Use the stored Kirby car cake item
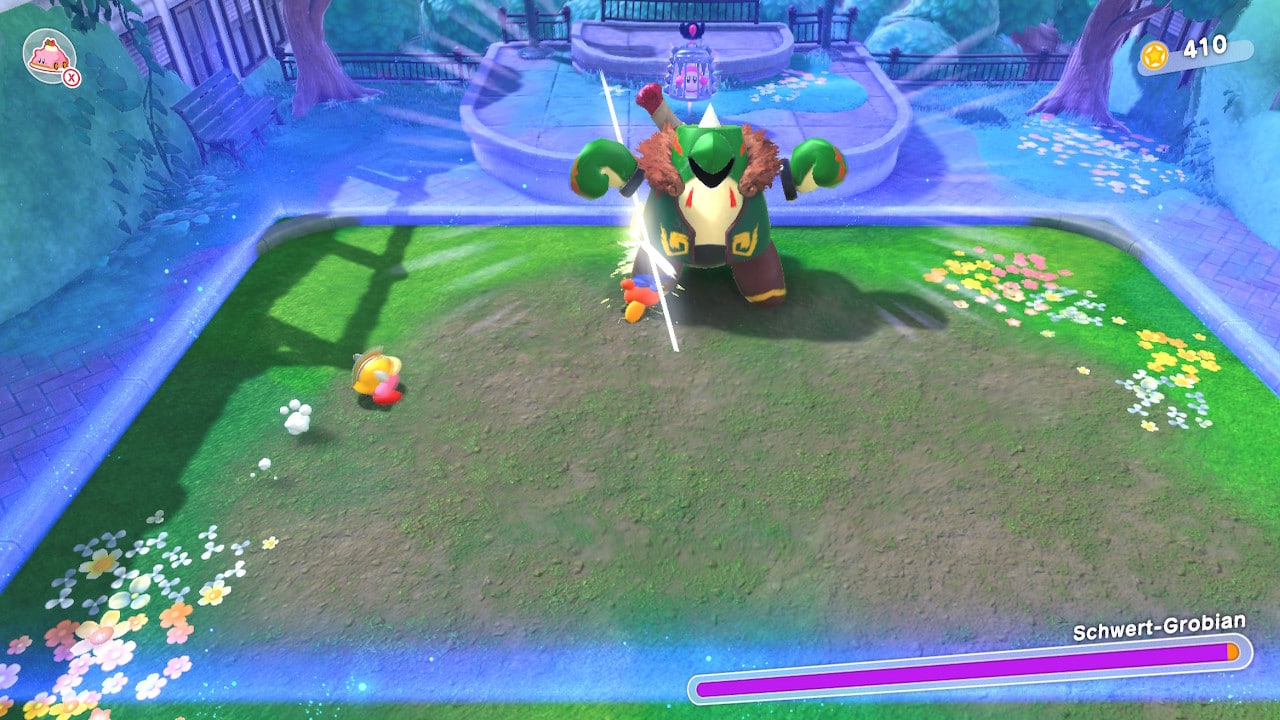 pyautogui.click(x=50, y=56)
